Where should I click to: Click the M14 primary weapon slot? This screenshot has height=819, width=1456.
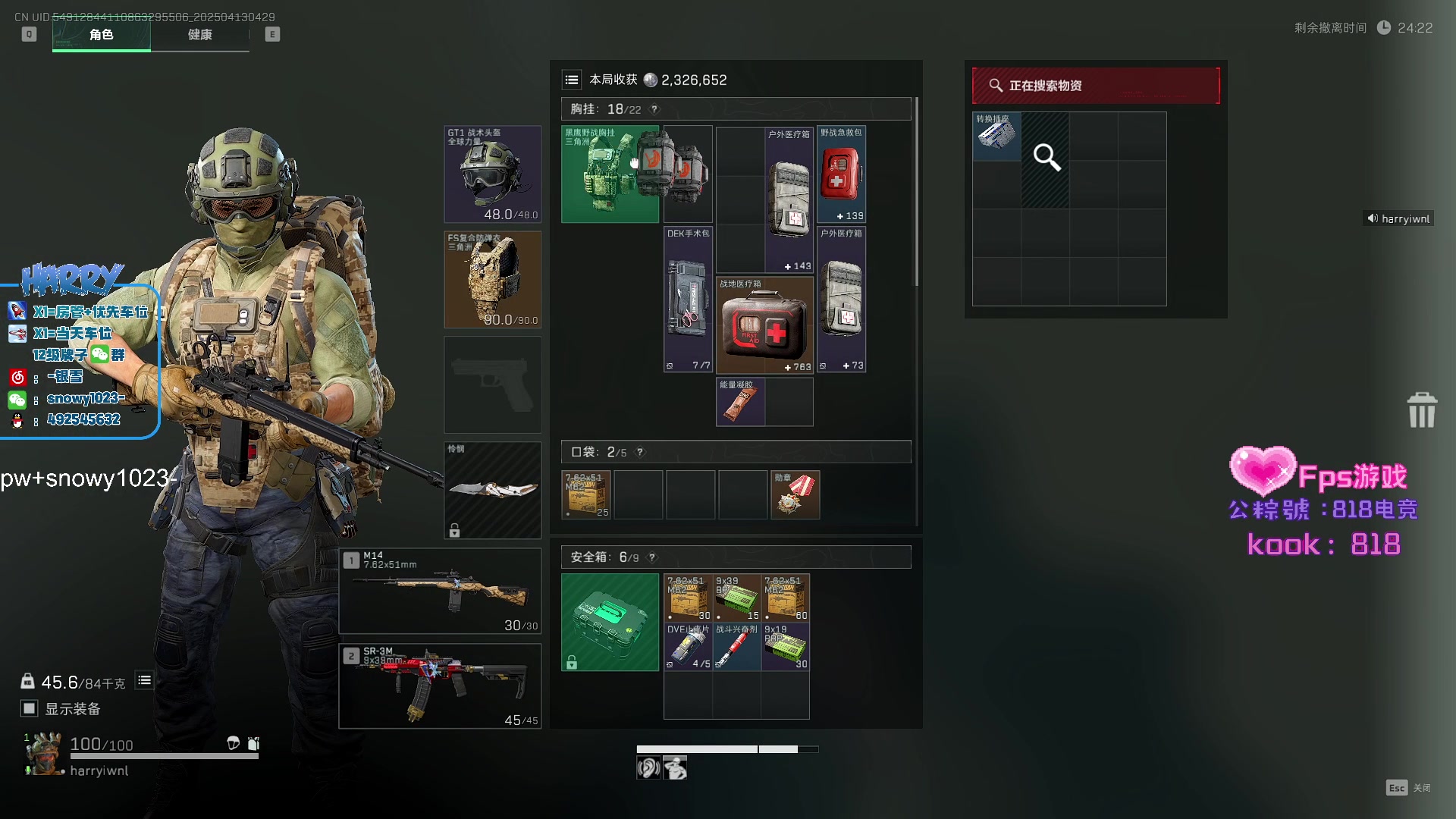(x=440, y=591)
